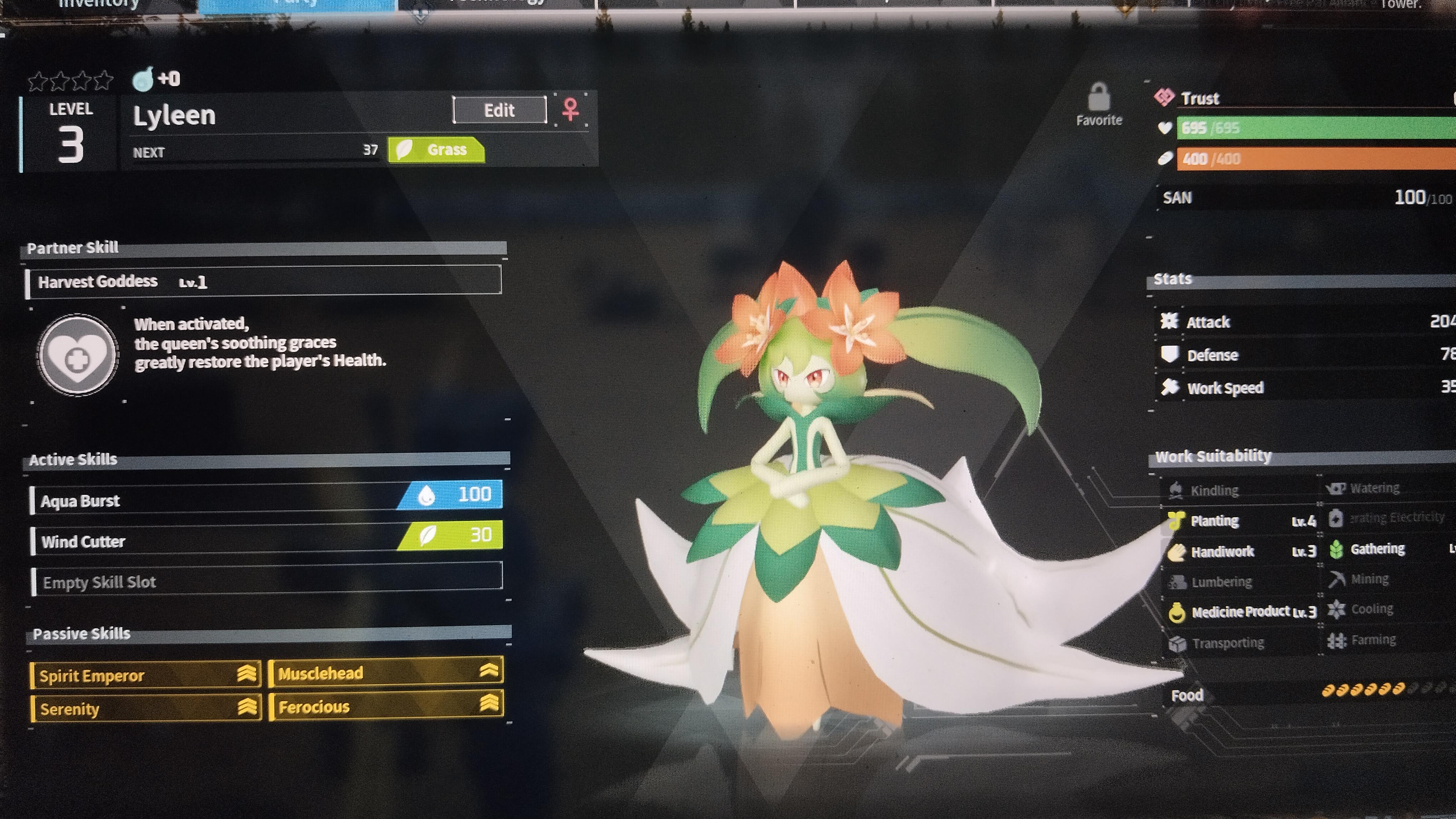
Task: View the Medicine Production work suitability
Action: [x=1241, y=612]
